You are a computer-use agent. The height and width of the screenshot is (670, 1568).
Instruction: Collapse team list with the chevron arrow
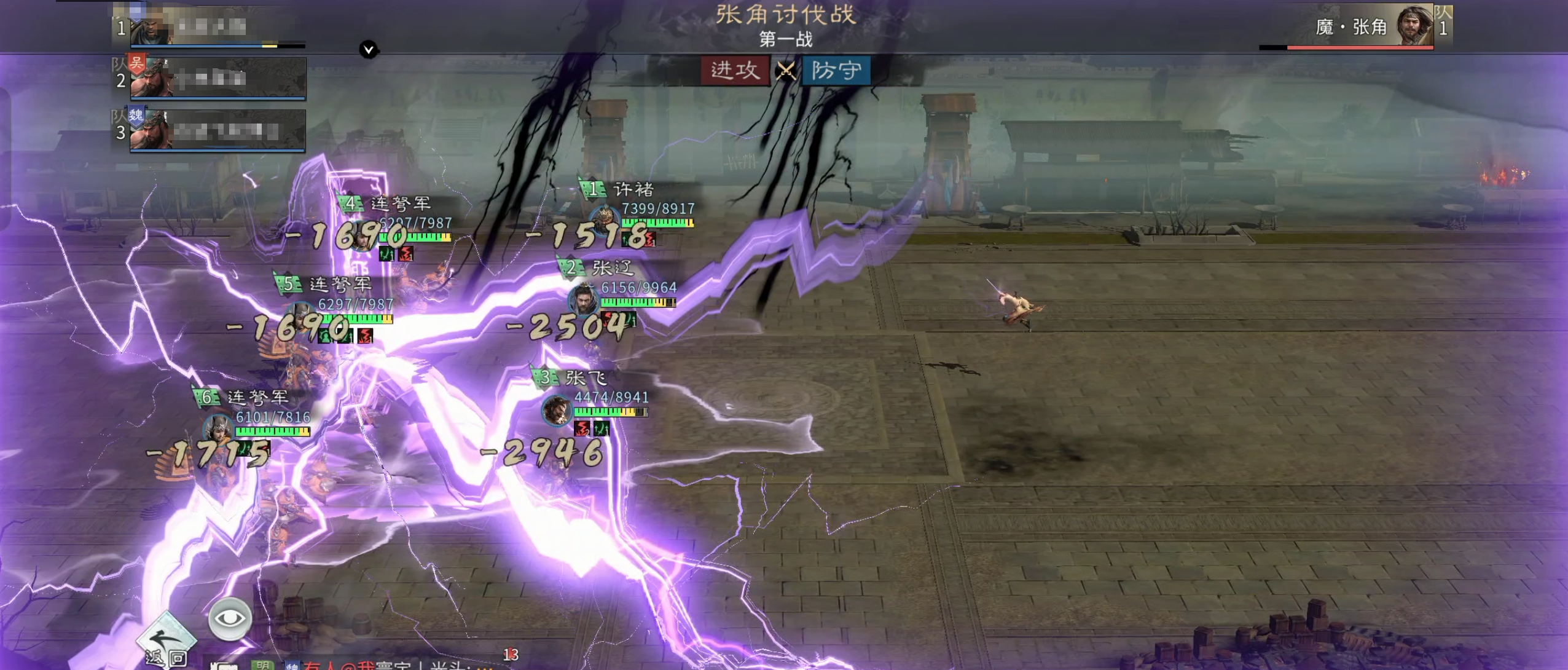369,49
